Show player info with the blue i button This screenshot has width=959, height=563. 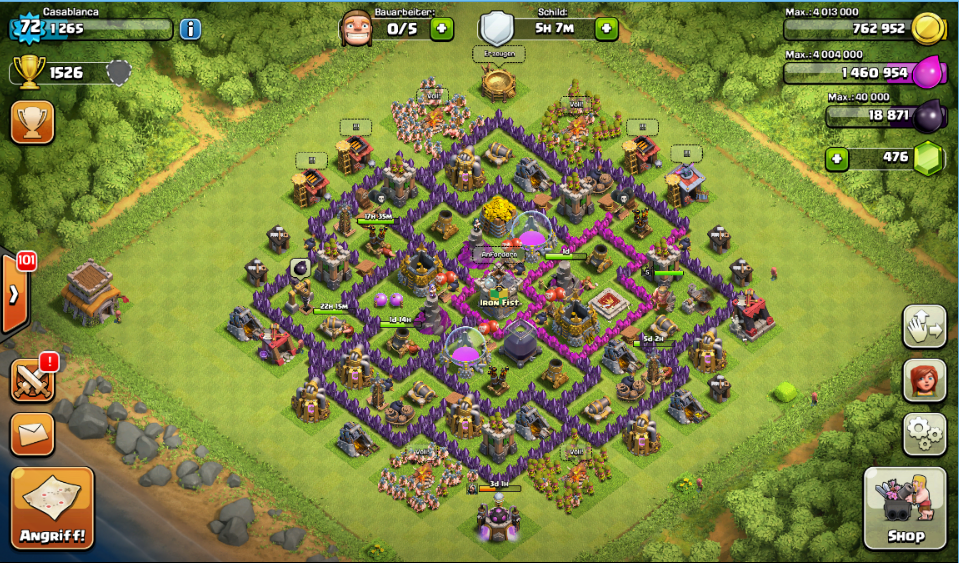(190, 29)
